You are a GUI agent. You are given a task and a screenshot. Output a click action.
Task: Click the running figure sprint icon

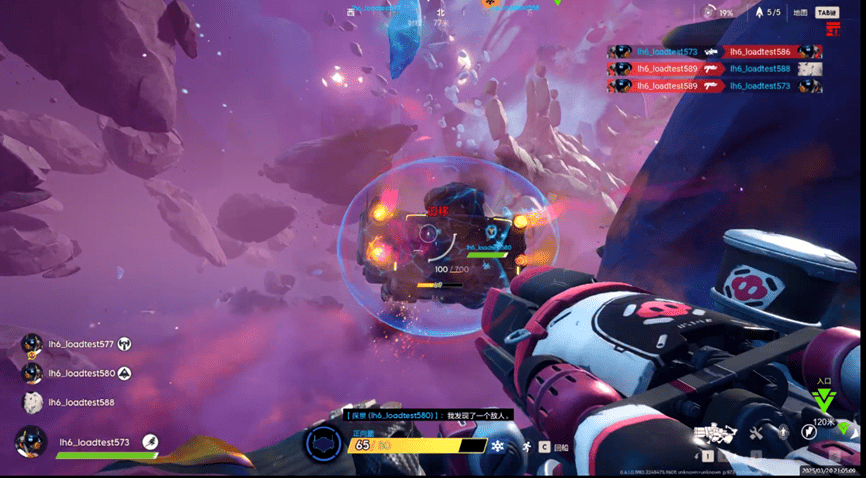tap(526, 446)
